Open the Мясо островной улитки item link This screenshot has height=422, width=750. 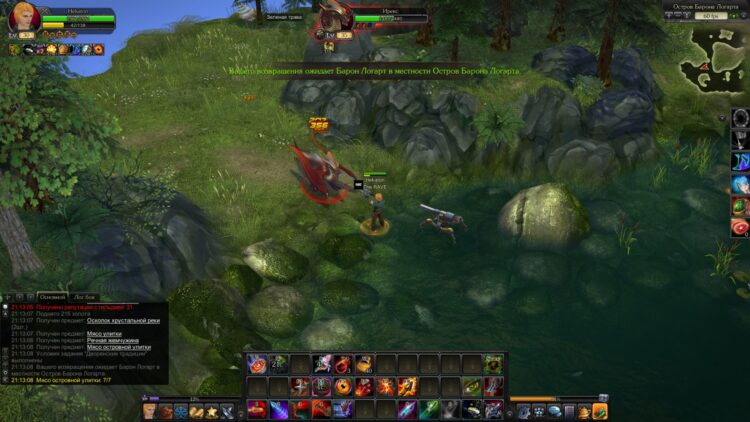(x=119, y=347)
